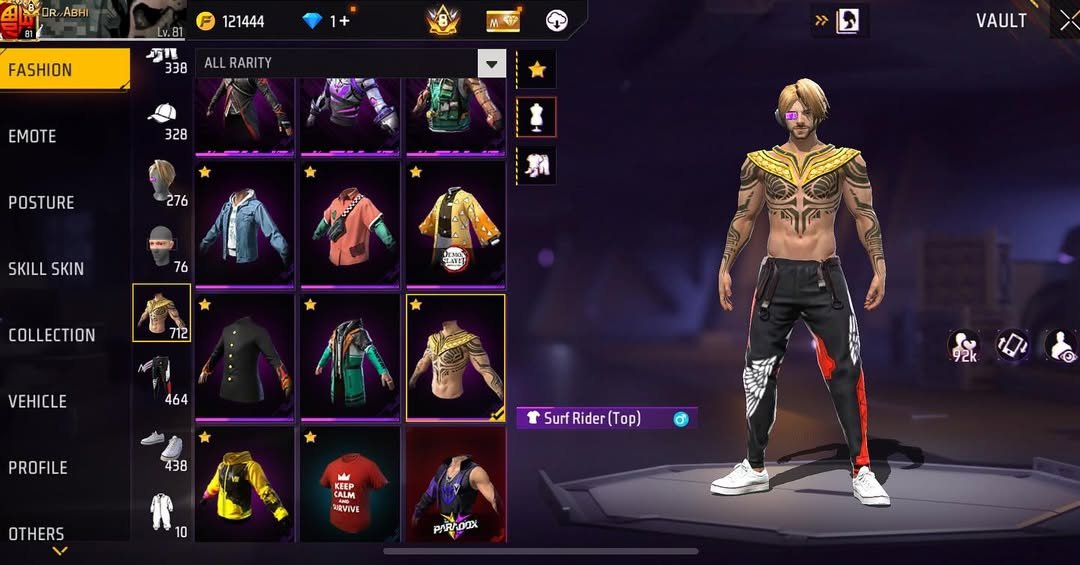Select the black buttoned coat top
Image resolution: width=1080 pixels, height=565 pixels.
coord(244,356)
